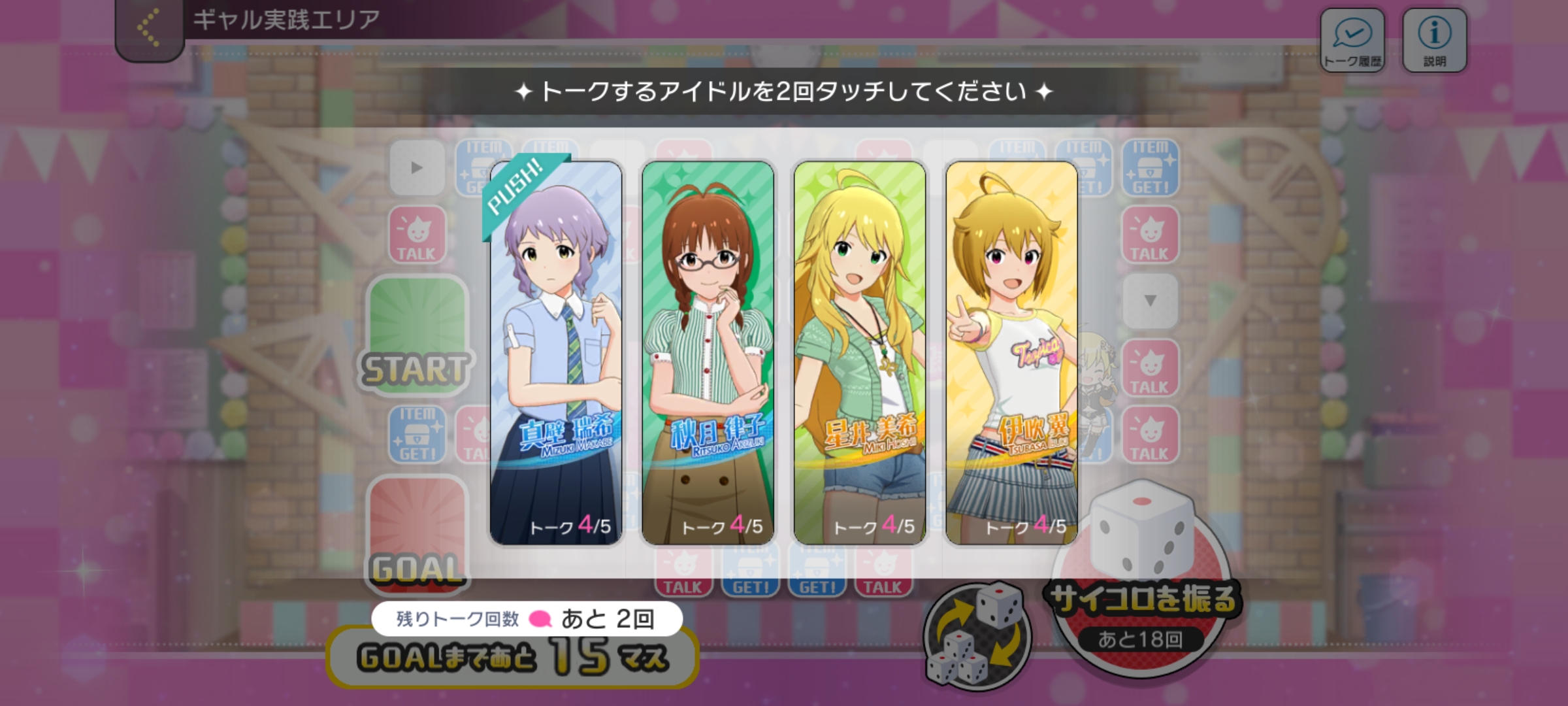Viewport: 1568px width, 706px height.
Task: Tap Tsubasa Ibuki's idol card
Action: pos(1011,353)
